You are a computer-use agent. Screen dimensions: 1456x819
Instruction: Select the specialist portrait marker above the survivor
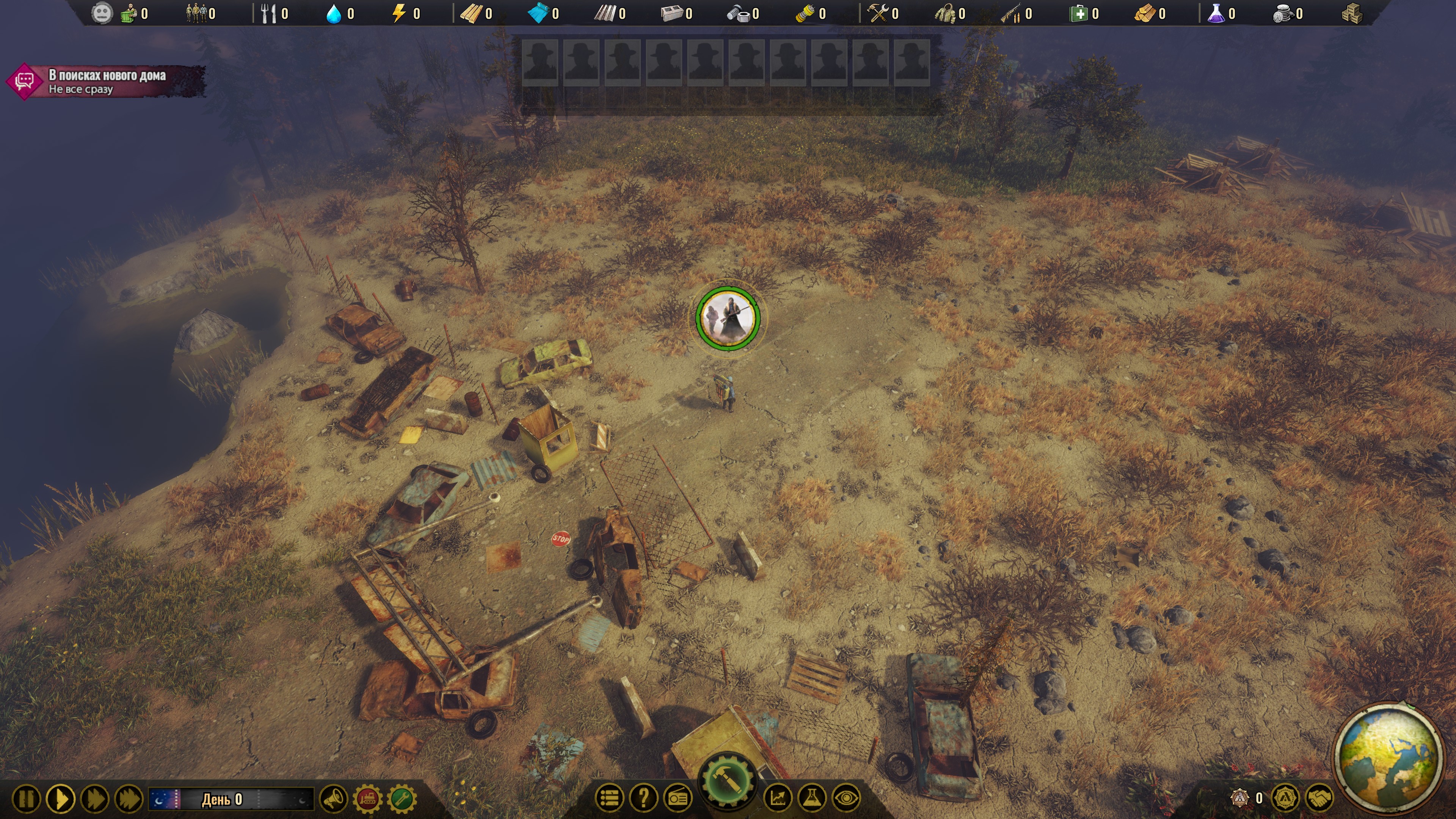click(x=728, y=318)
